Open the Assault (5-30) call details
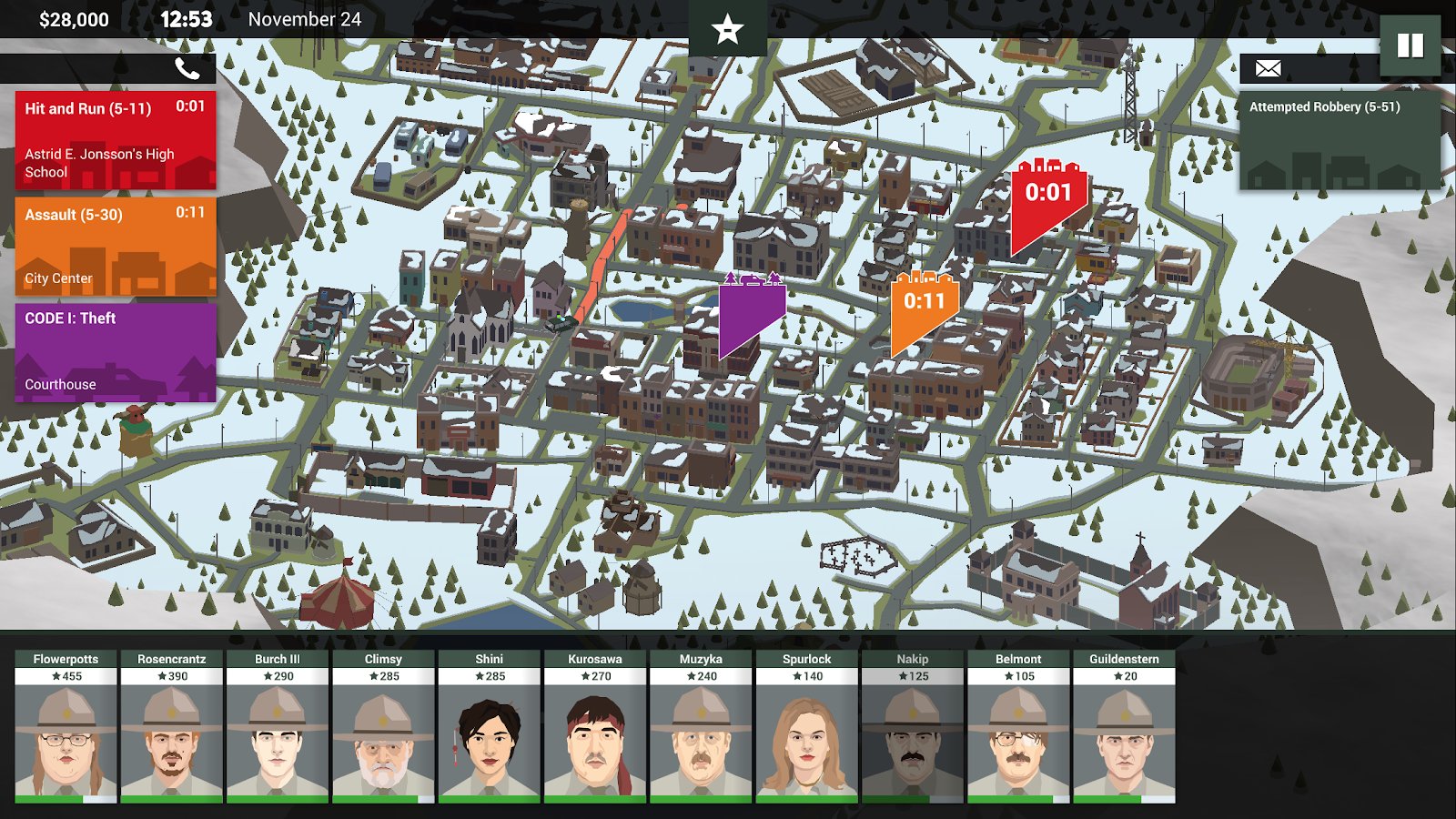Image resolution: width=1456 pixels, height=819 pixels. [x=114, y=244]
